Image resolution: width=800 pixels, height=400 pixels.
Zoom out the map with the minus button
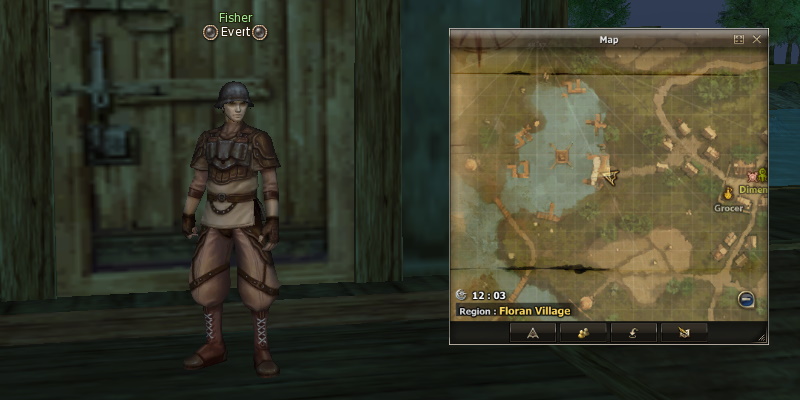[746, 298]
